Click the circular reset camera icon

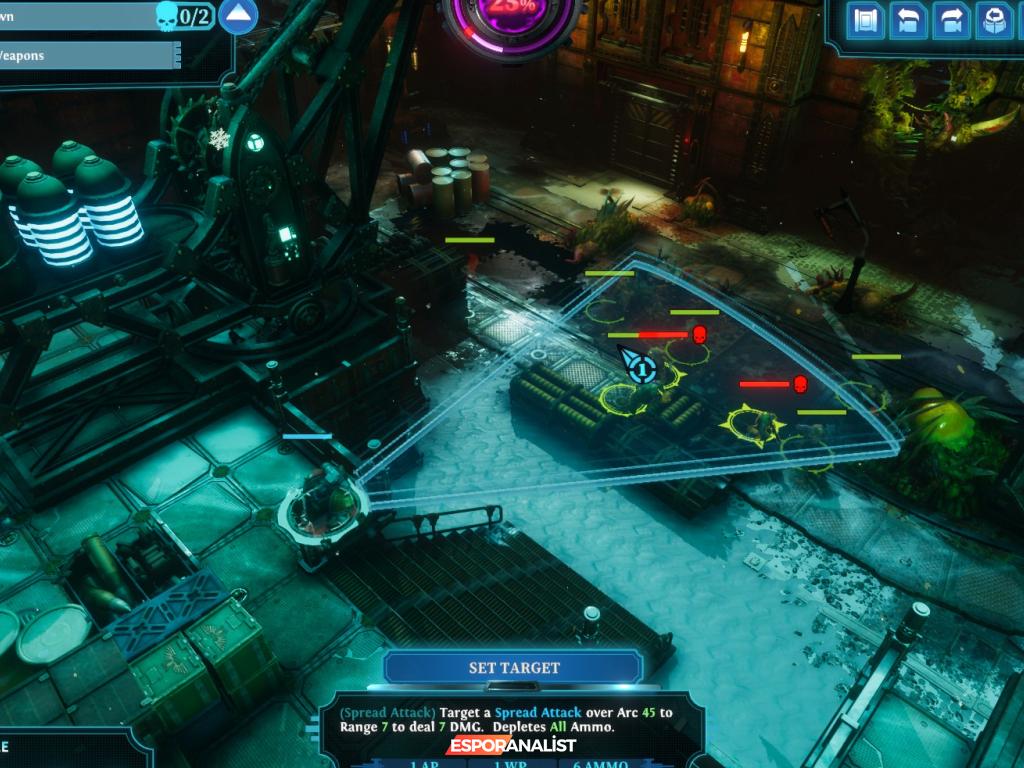pos(994,21)
